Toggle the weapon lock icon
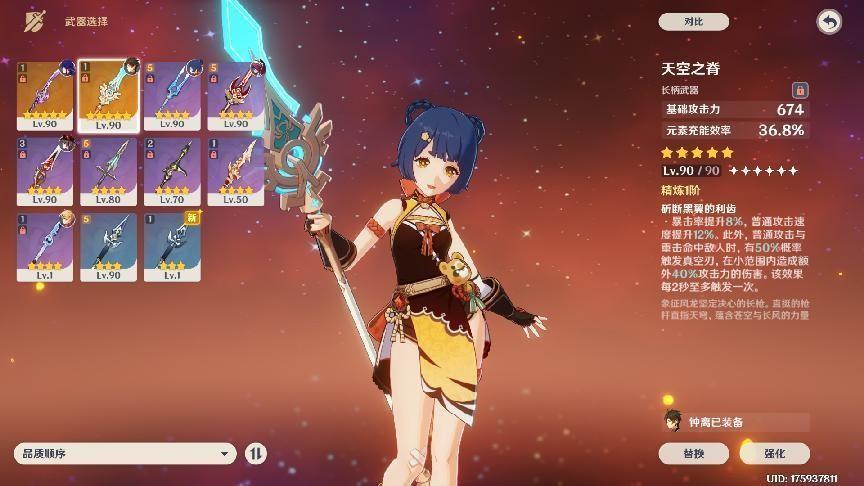This screenshot has height=486, width=864. click(799, 90)
